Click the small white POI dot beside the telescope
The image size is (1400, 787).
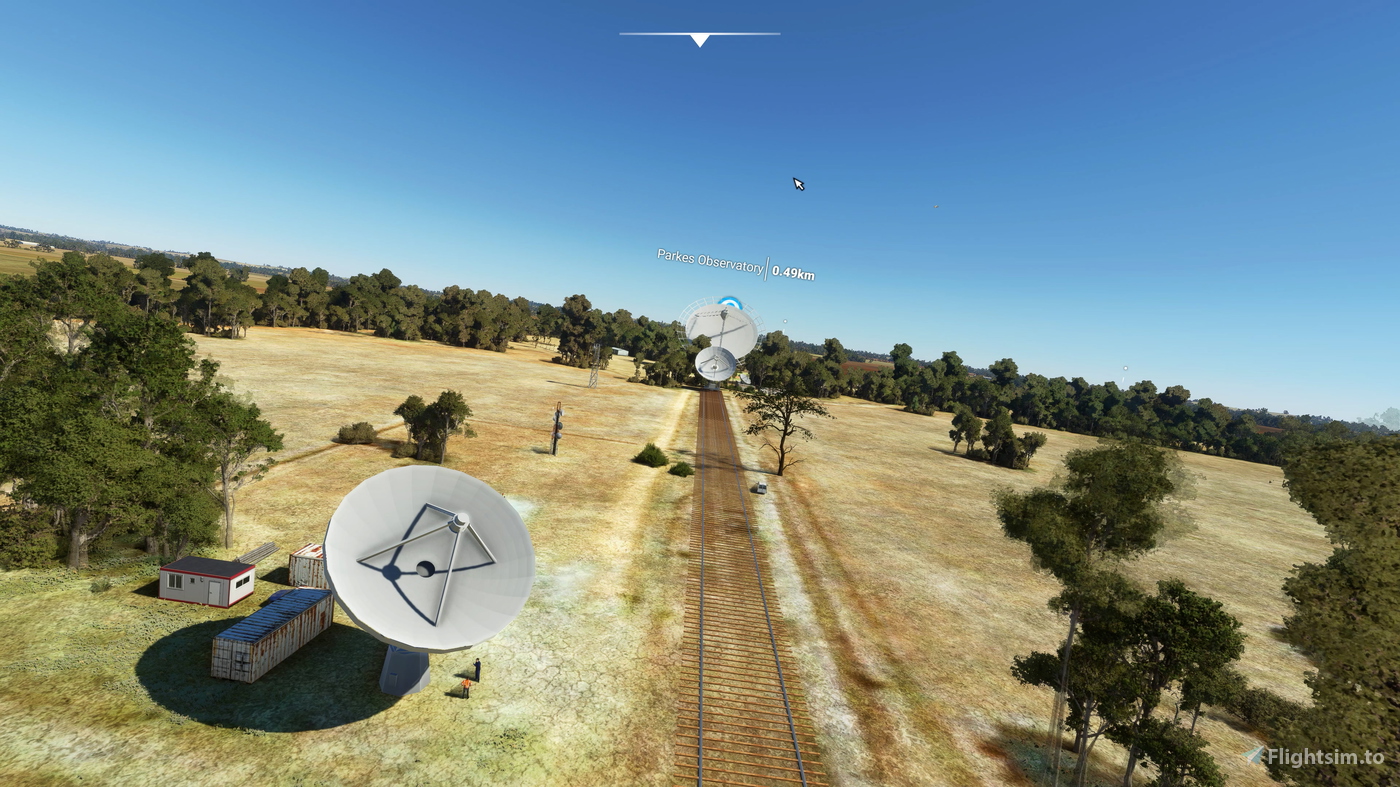tap(784, 320)
